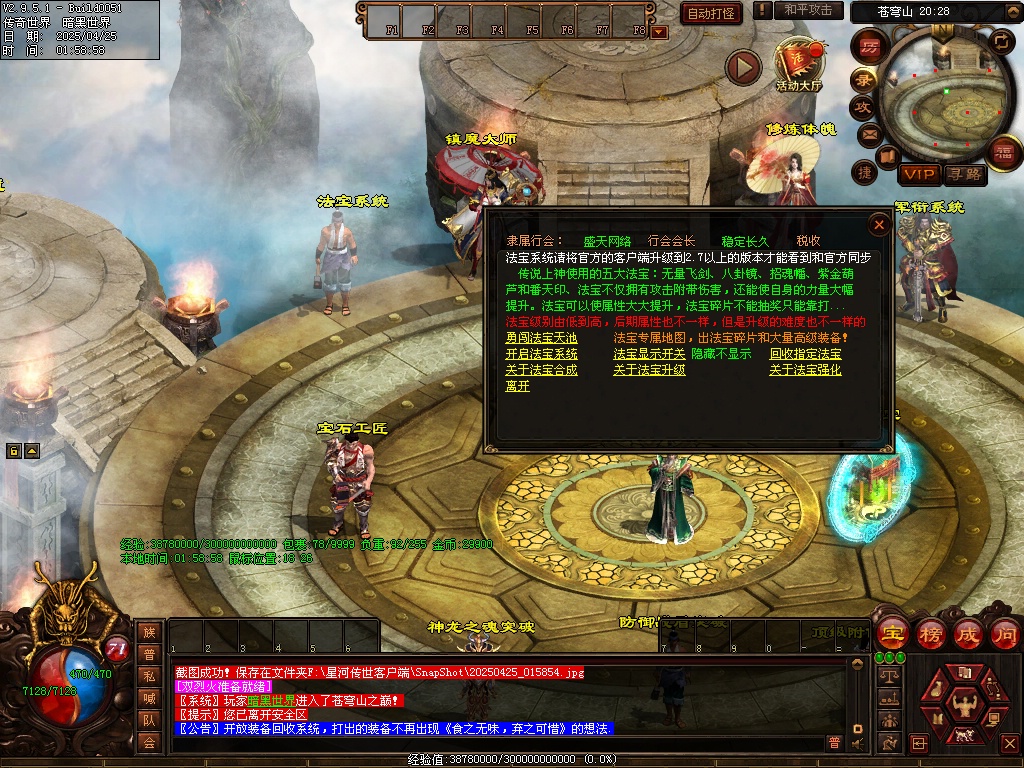Switch the 和平攻击 attack mode button
The height and width of the screenshot is (768, 1024).
tap(808, 10)
